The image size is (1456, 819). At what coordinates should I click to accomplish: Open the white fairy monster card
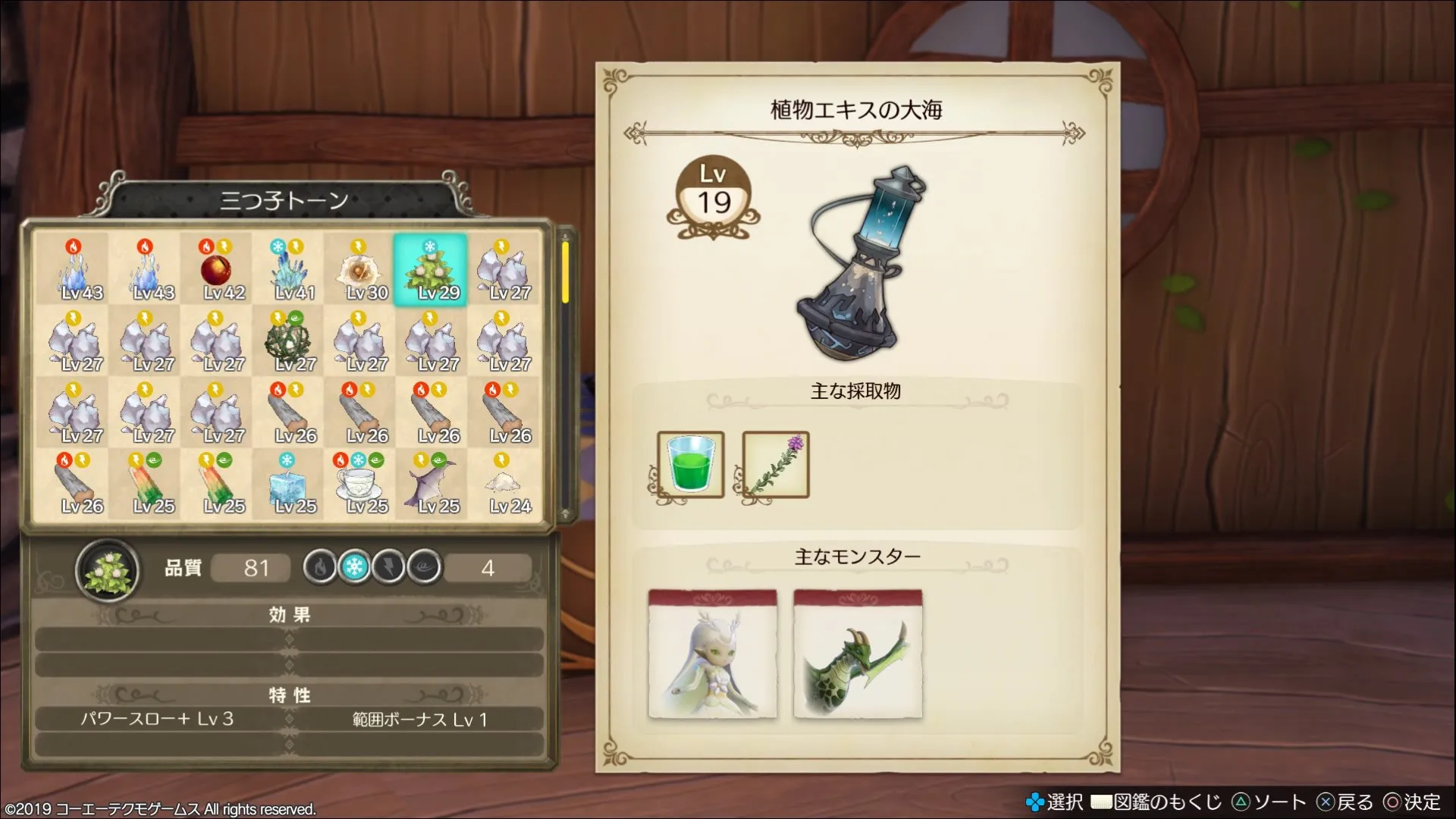pyautogui.click(x=712, y=654)
